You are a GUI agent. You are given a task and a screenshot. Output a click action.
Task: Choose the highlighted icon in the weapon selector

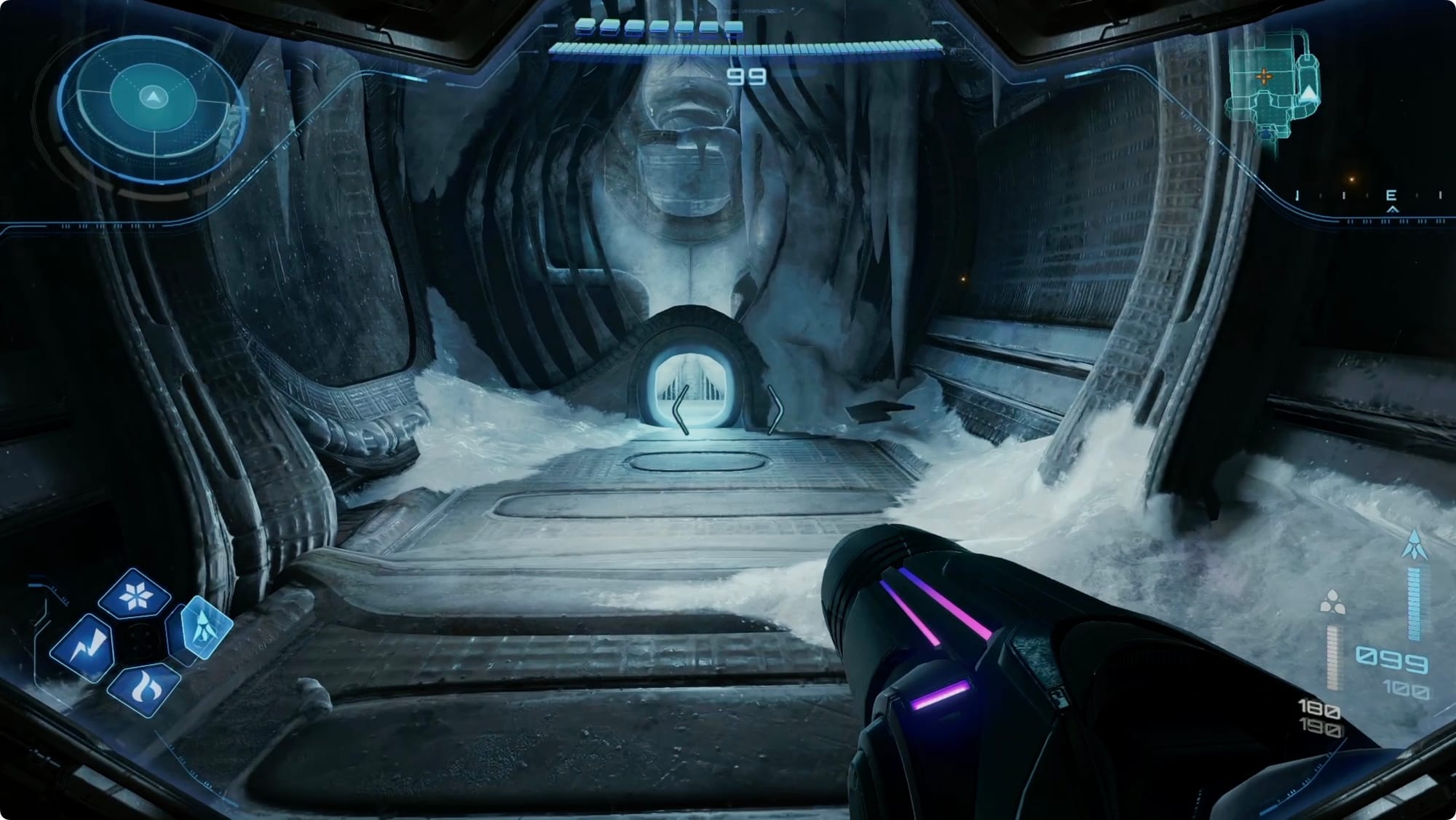[199, 627]
